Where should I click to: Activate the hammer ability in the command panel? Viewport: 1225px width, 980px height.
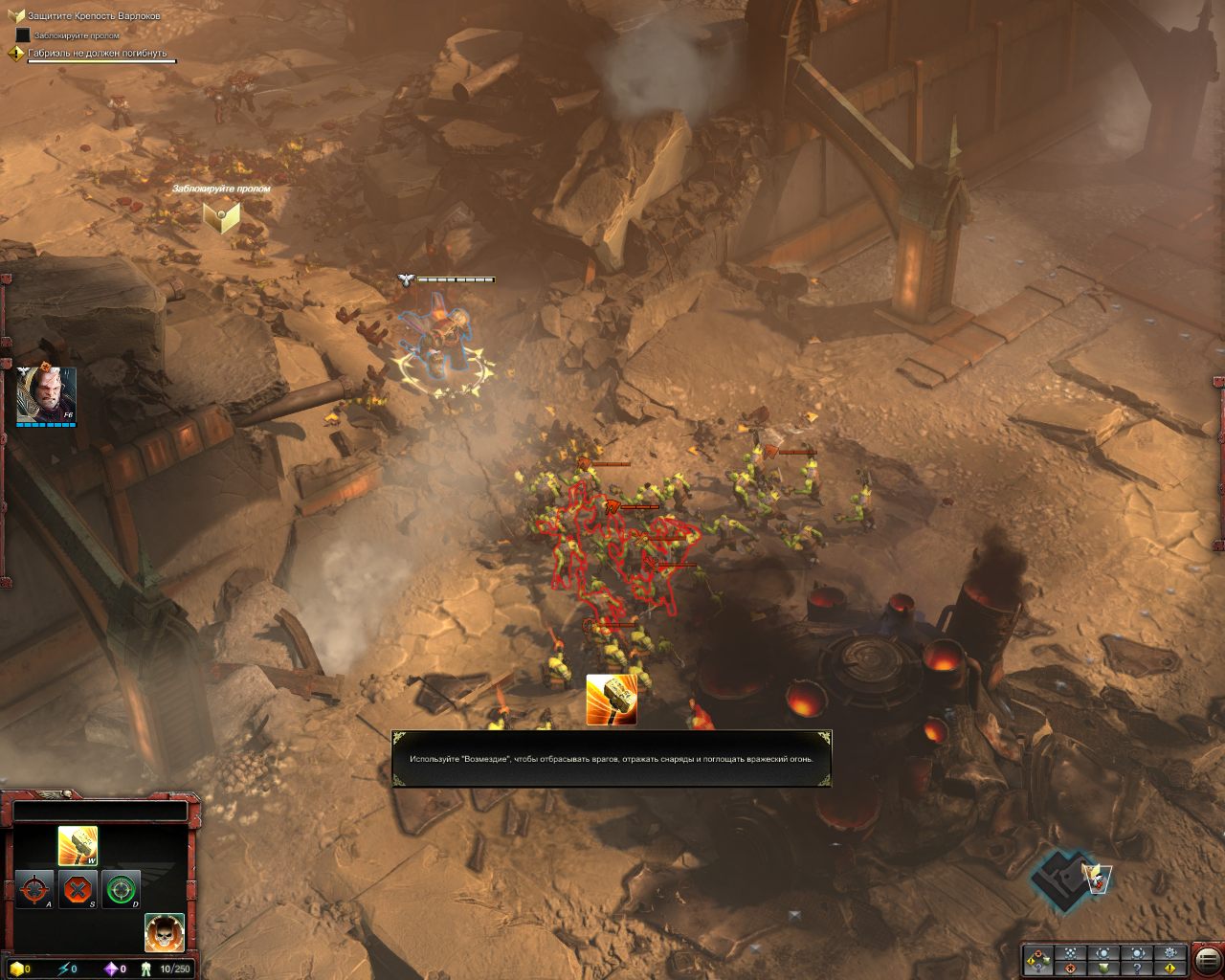pos(78,845)
